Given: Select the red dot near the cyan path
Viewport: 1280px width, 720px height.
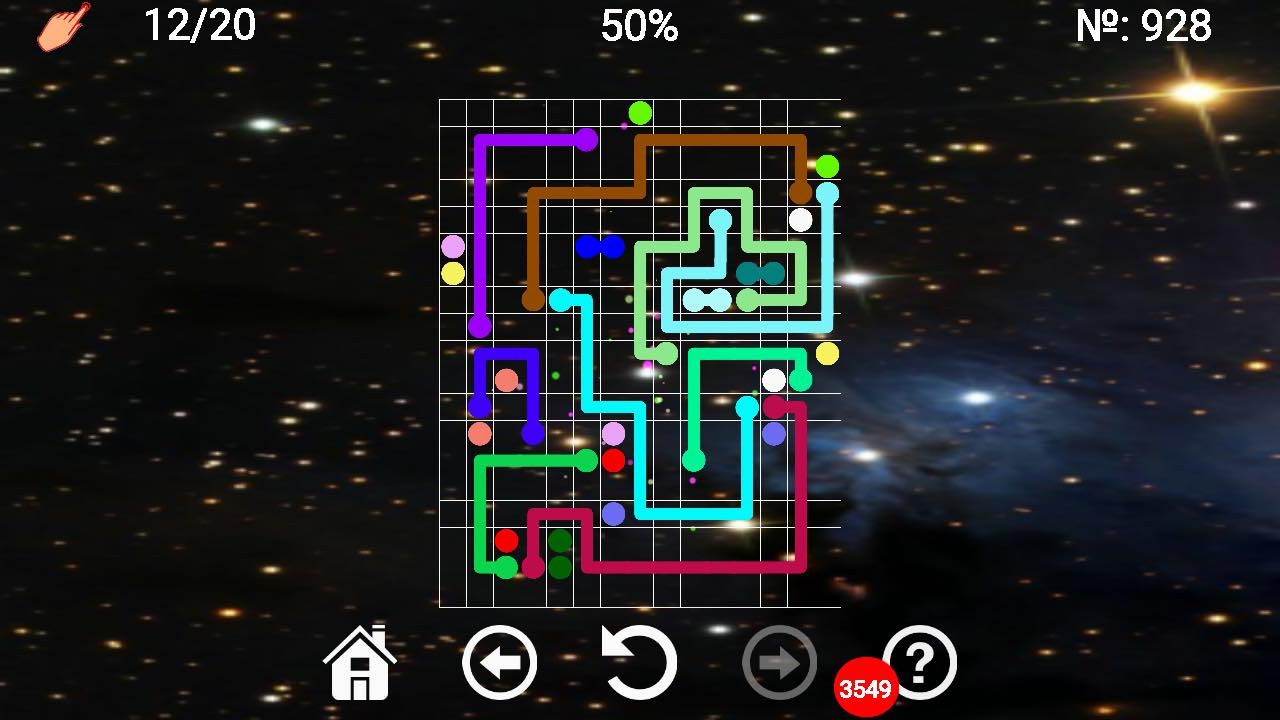Looking at the screenshot, I should (x=612, y=460).
